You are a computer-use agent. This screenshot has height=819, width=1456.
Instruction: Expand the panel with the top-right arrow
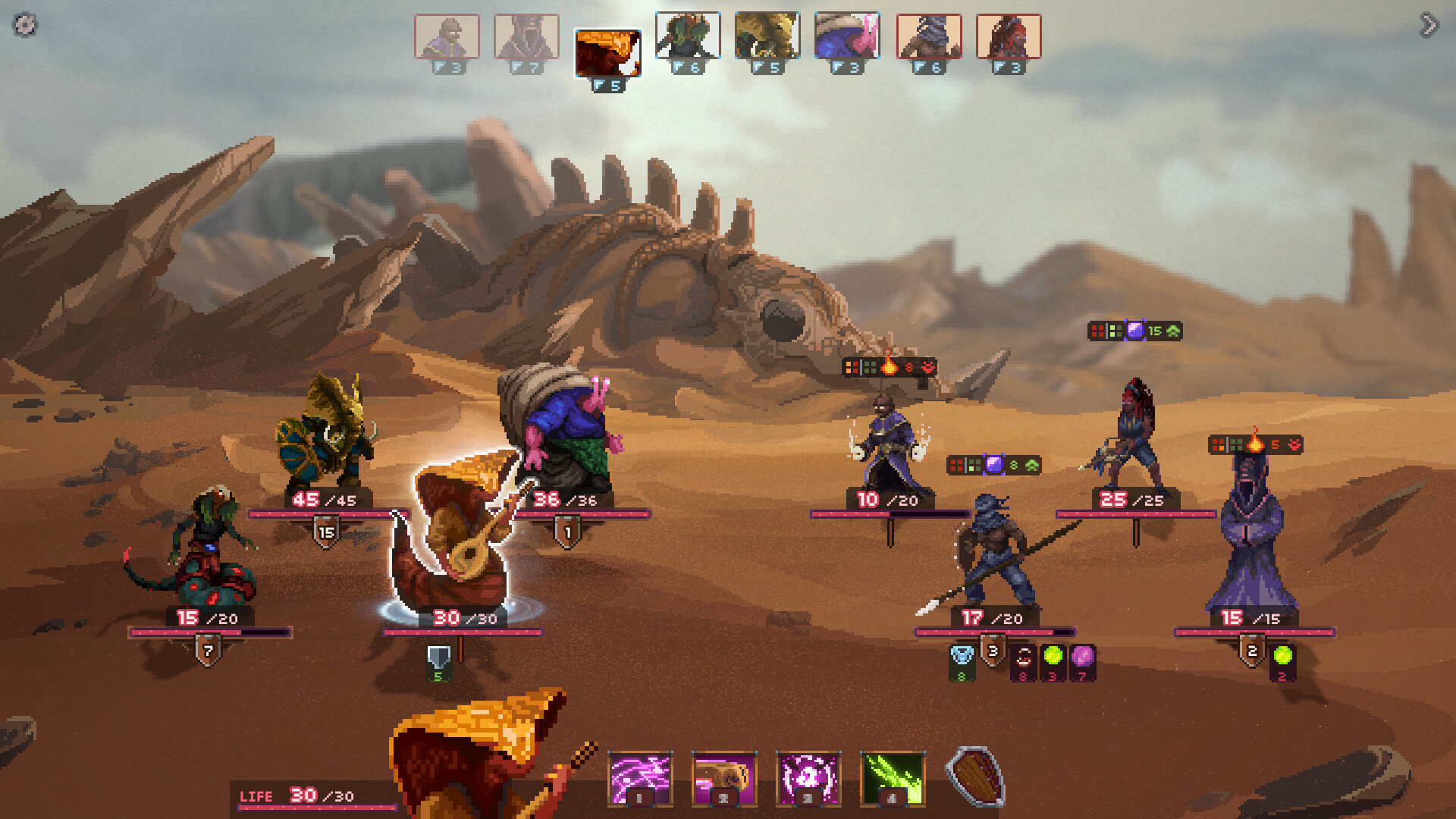1427,24
